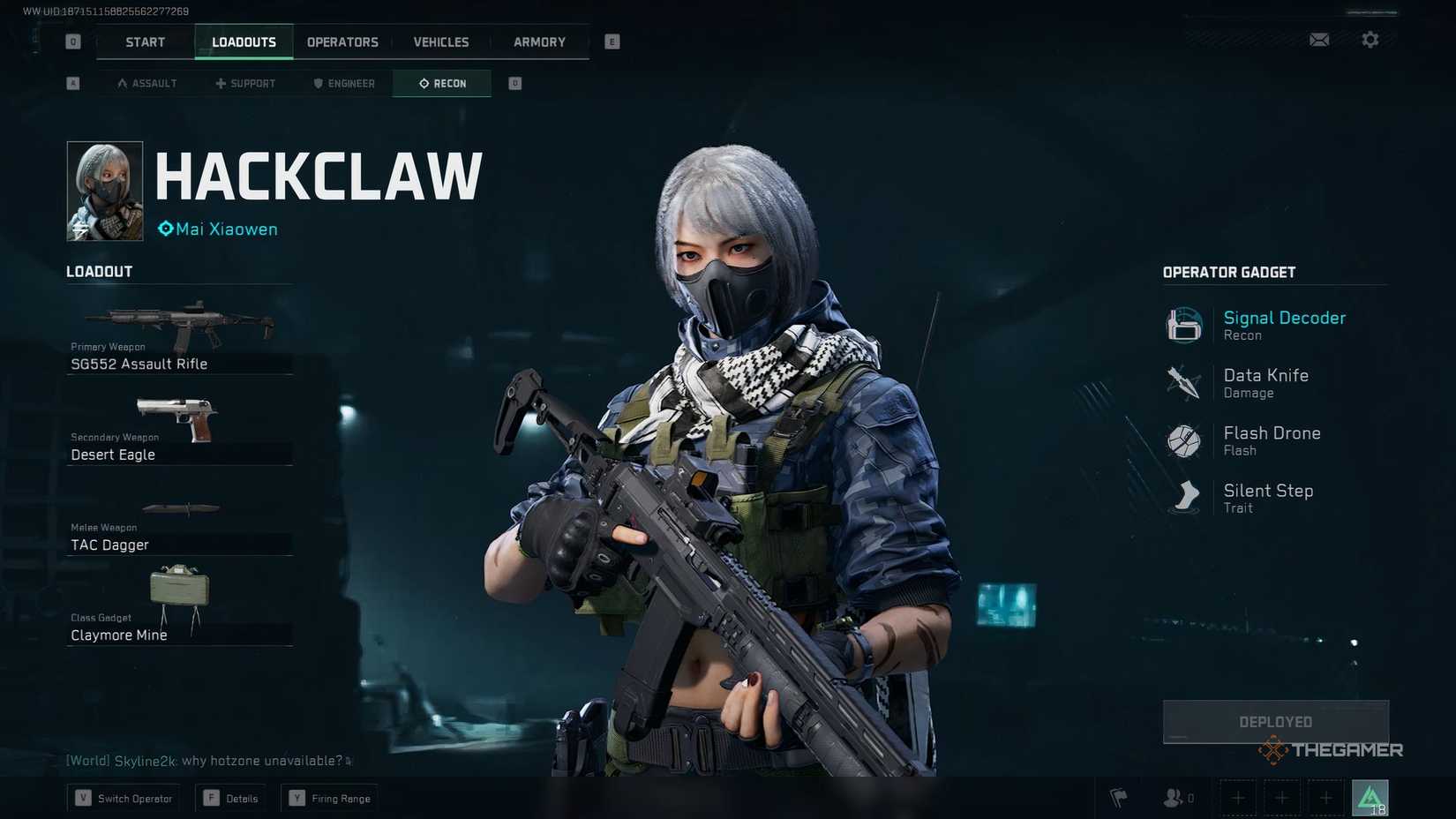Open the settings gear
Image resolution: width=1456 pixels, height=819 pixels.
(1370, 39)
